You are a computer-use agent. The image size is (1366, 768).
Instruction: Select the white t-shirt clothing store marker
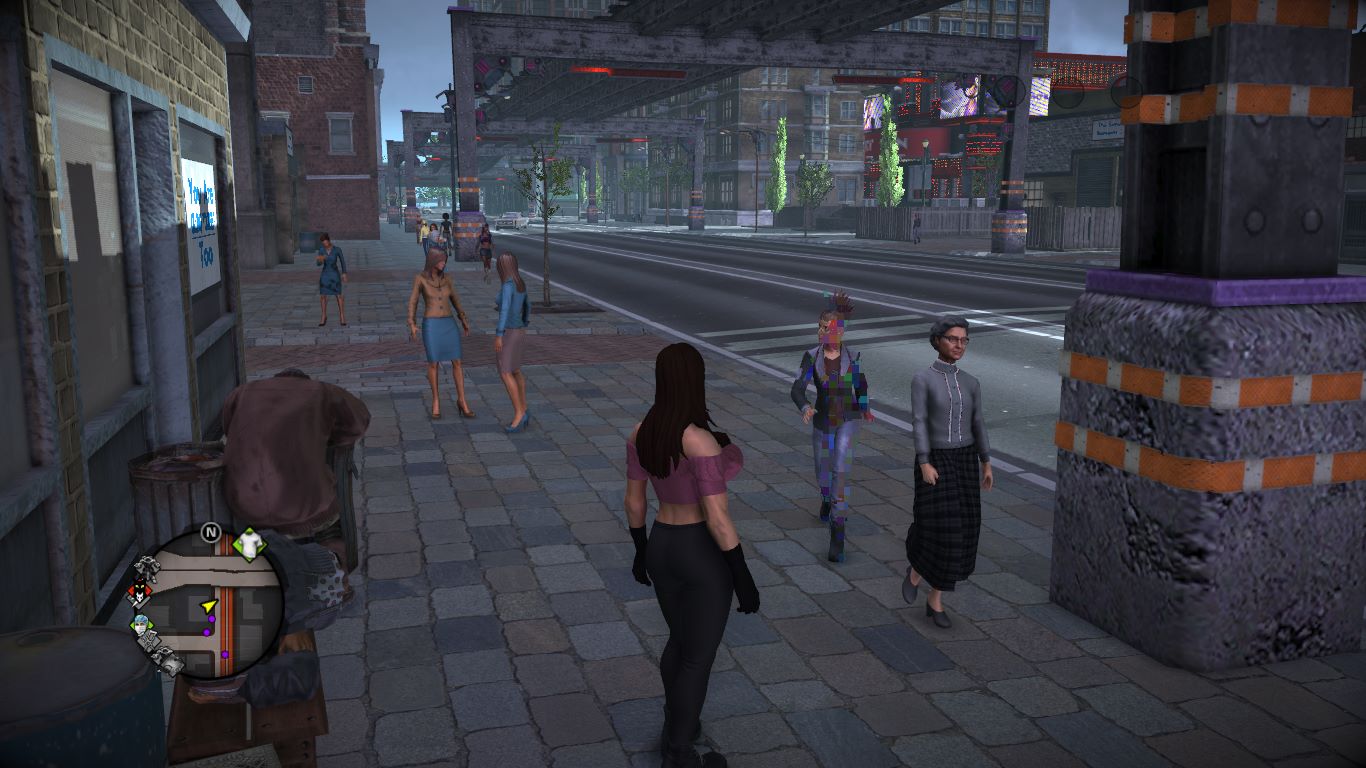tap(248, 543)
